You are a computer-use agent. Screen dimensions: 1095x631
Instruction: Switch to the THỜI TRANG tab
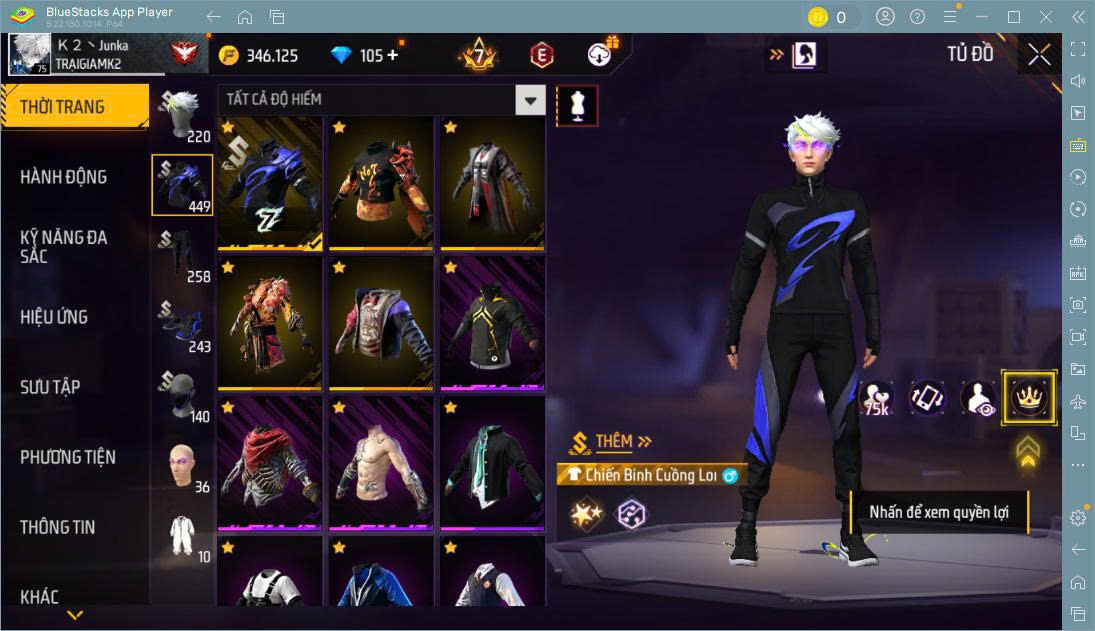pyautogui.click(x=62, y=107)
